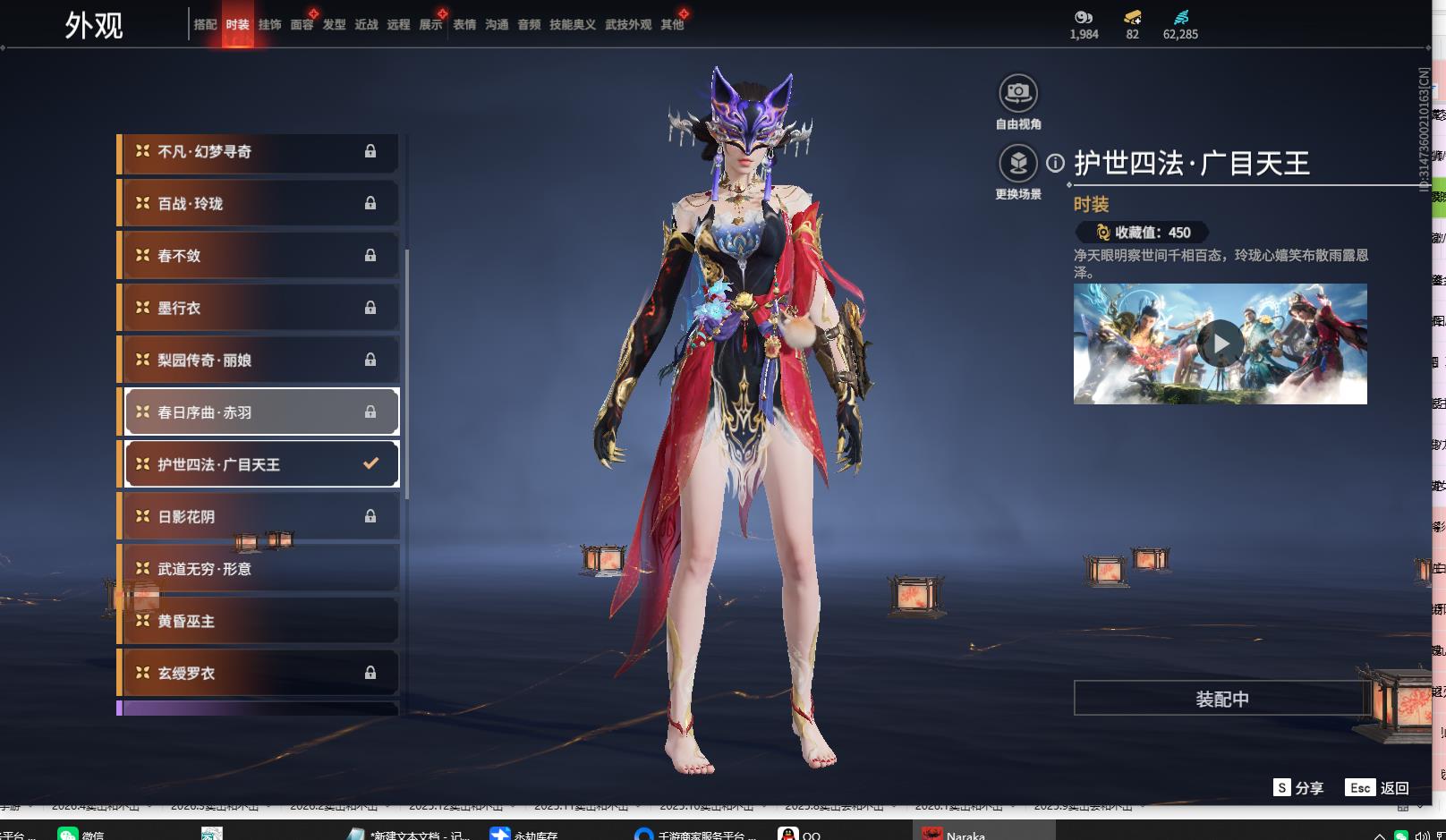Screen dimensions: 1446x840
Task: Open the 技能奥义 tab
Action: [x=573, y=25]
